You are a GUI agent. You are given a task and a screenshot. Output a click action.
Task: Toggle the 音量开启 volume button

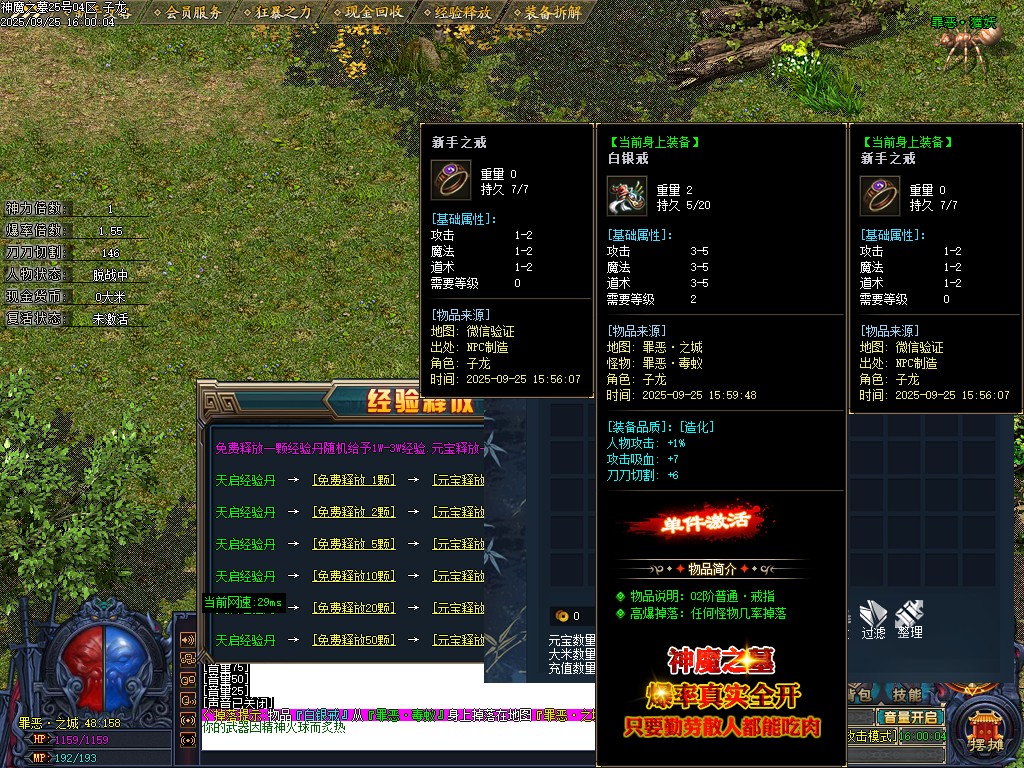point(910,716)
